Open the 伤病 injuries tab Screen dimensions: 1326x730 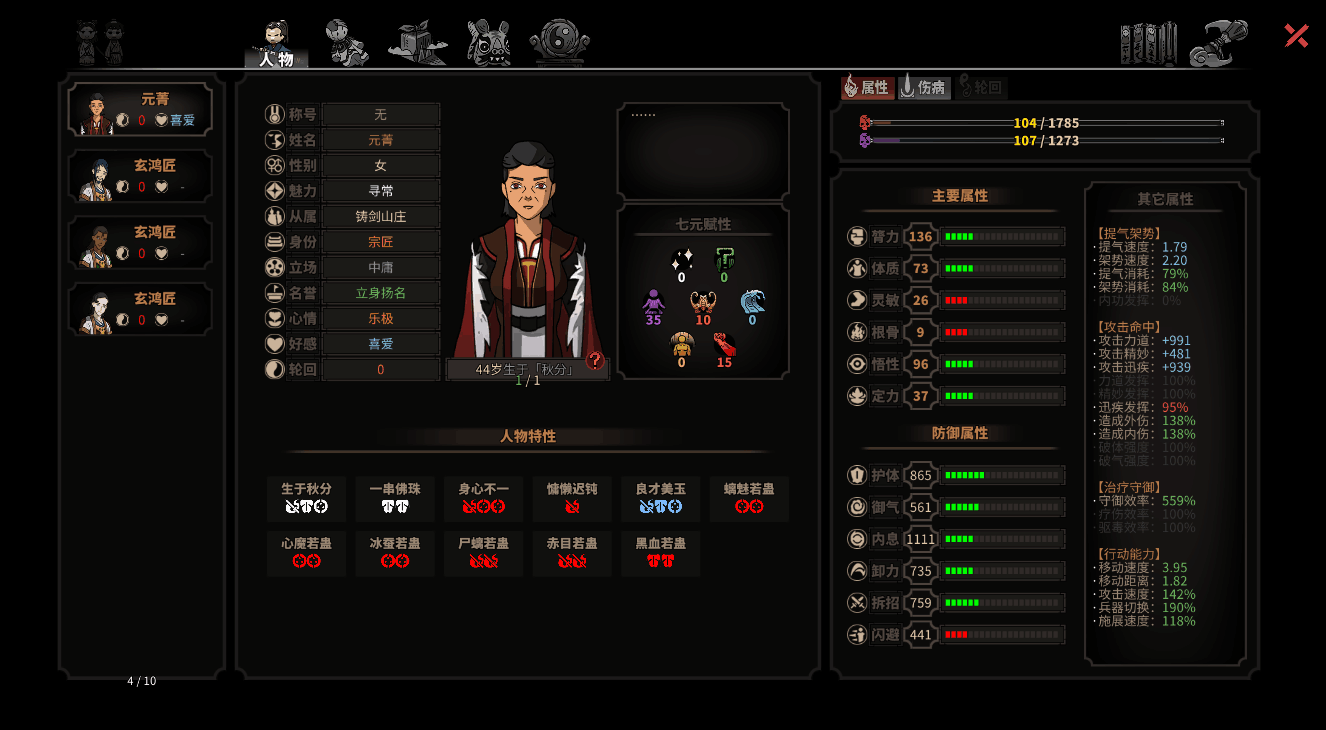coord(924,87)
